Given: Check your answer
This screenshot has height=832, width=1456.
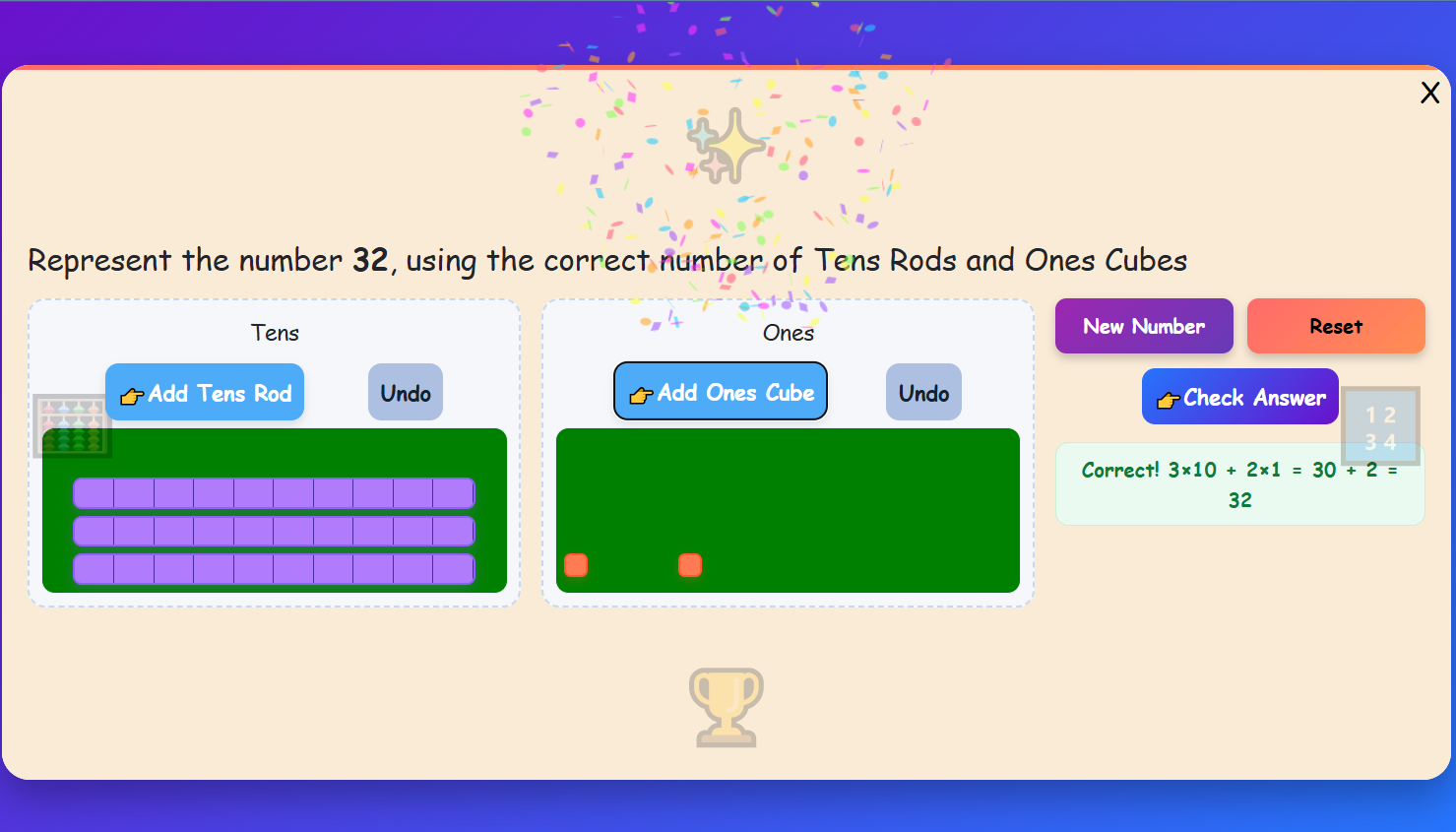Looking at the screenshot, I should [x=1239, y=397].
